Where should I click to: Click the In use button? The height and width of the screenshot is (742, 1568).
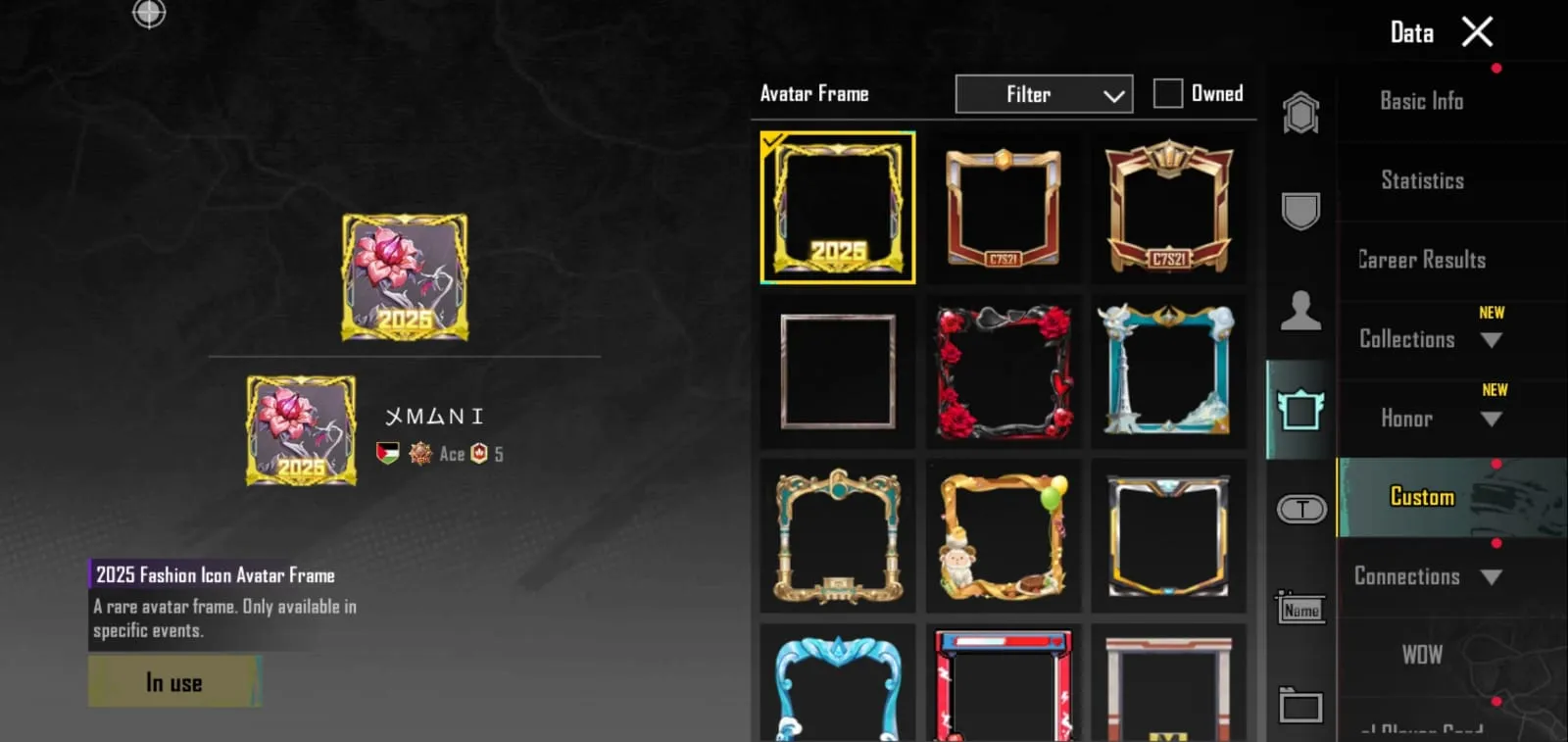point(174,681)
